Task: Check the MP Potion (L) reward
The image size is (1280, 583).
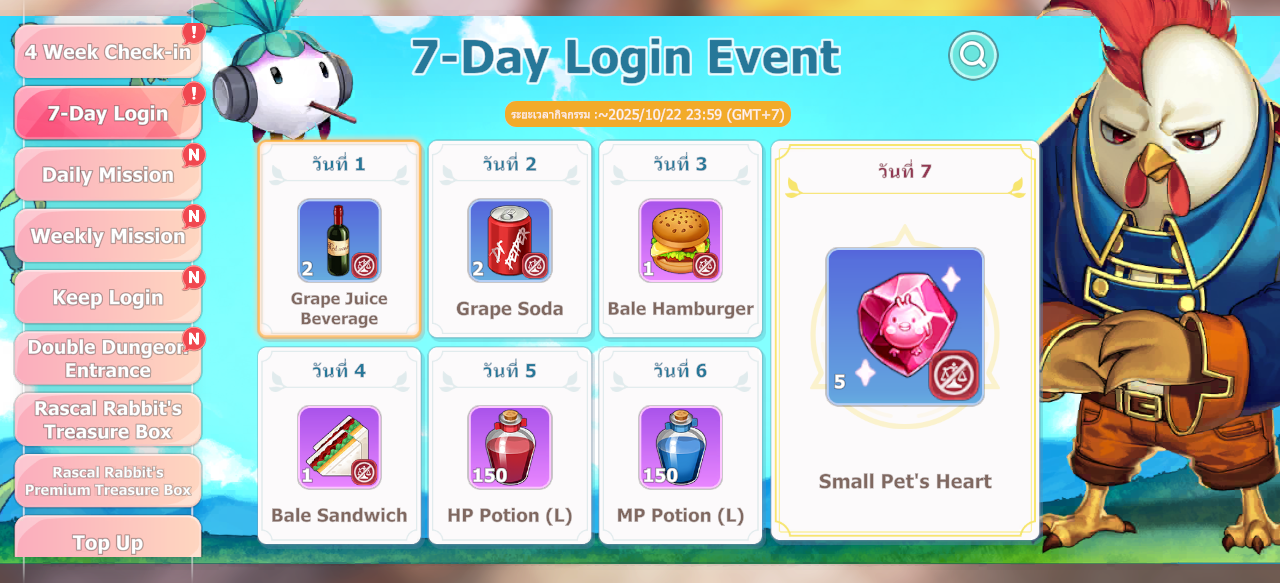Action: (x=680, y=447)
